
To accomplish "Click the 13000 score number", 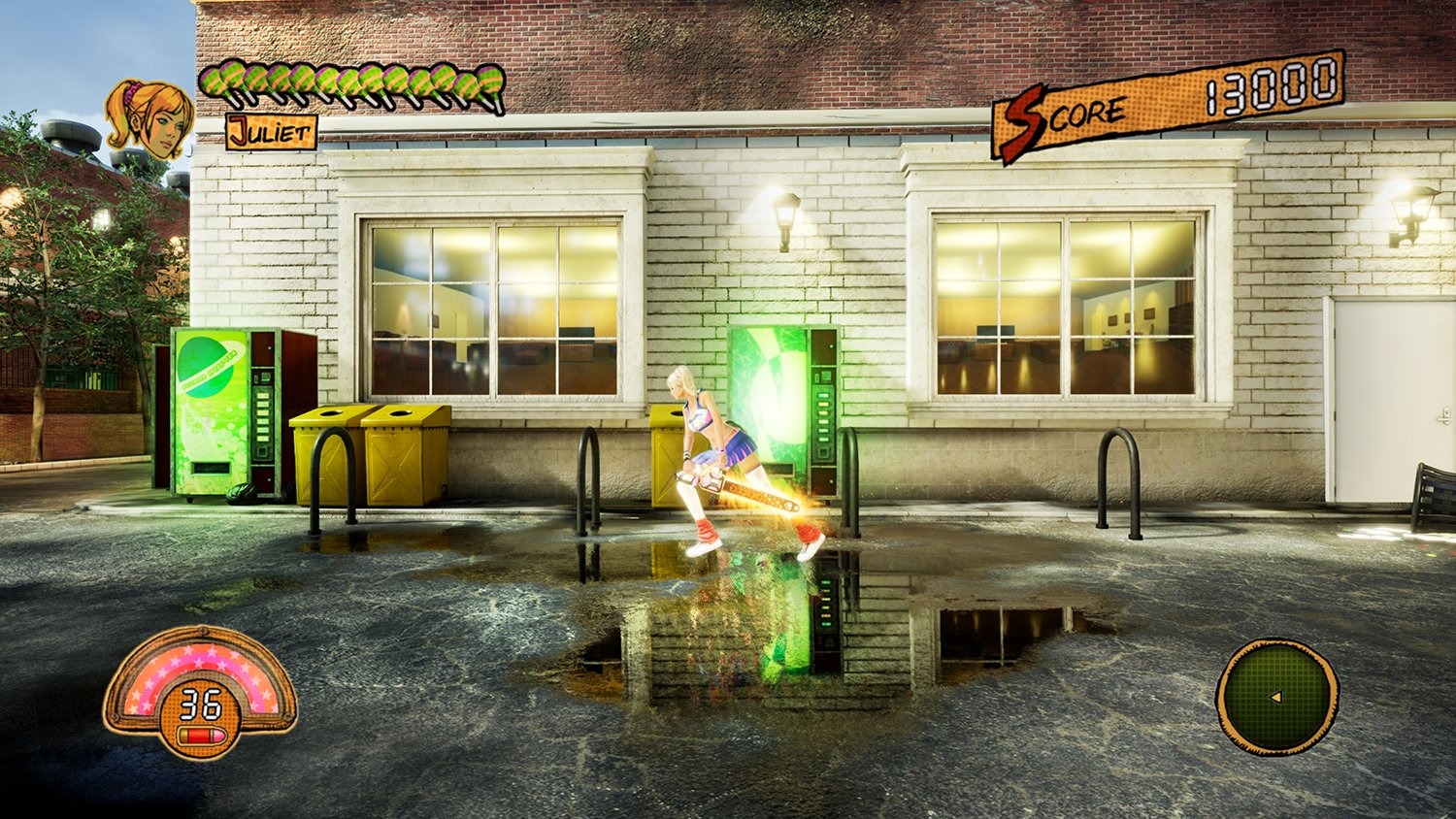I will 1272,87.
